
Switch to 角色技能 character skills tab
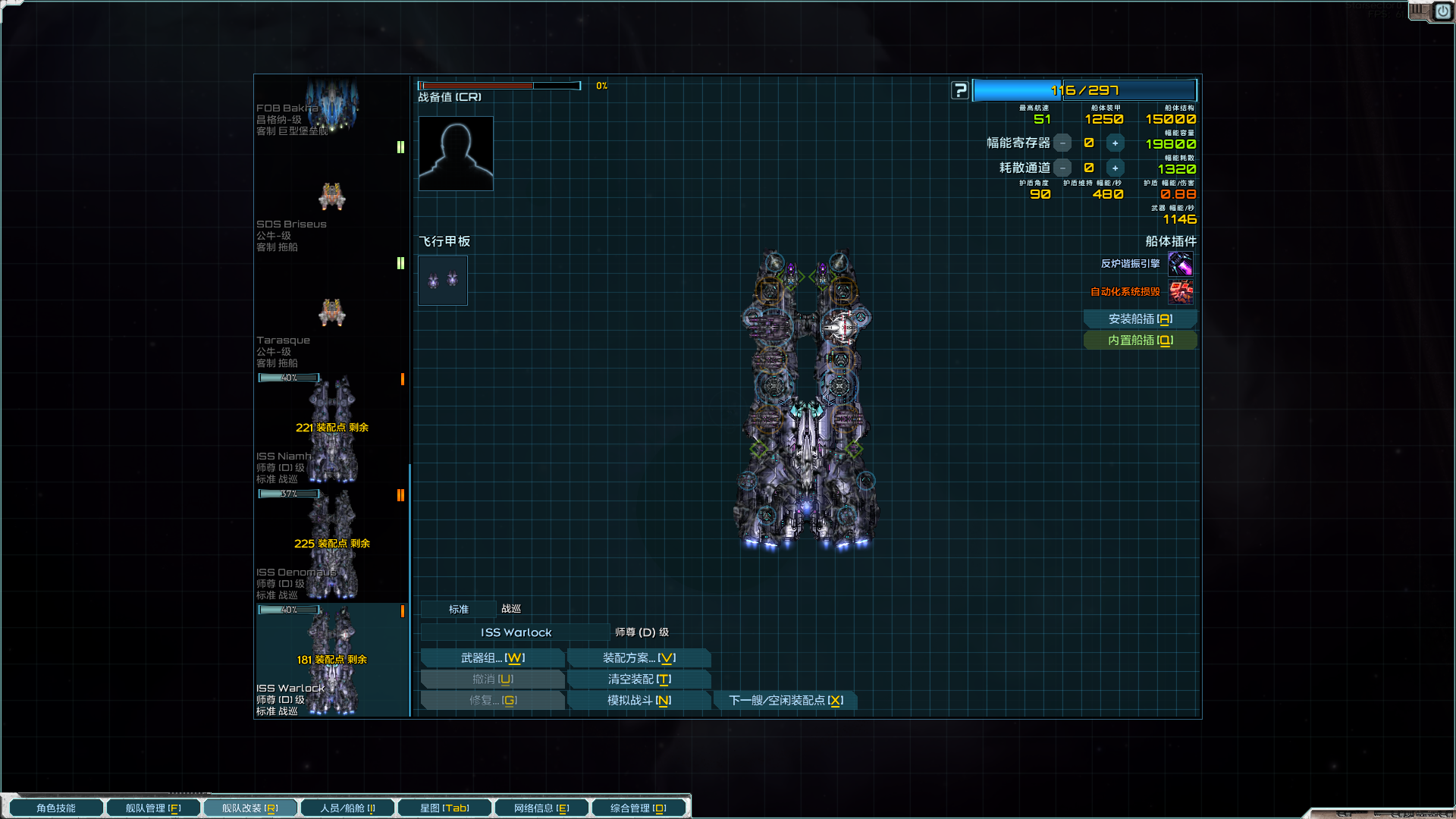click(x=56, y=808)
